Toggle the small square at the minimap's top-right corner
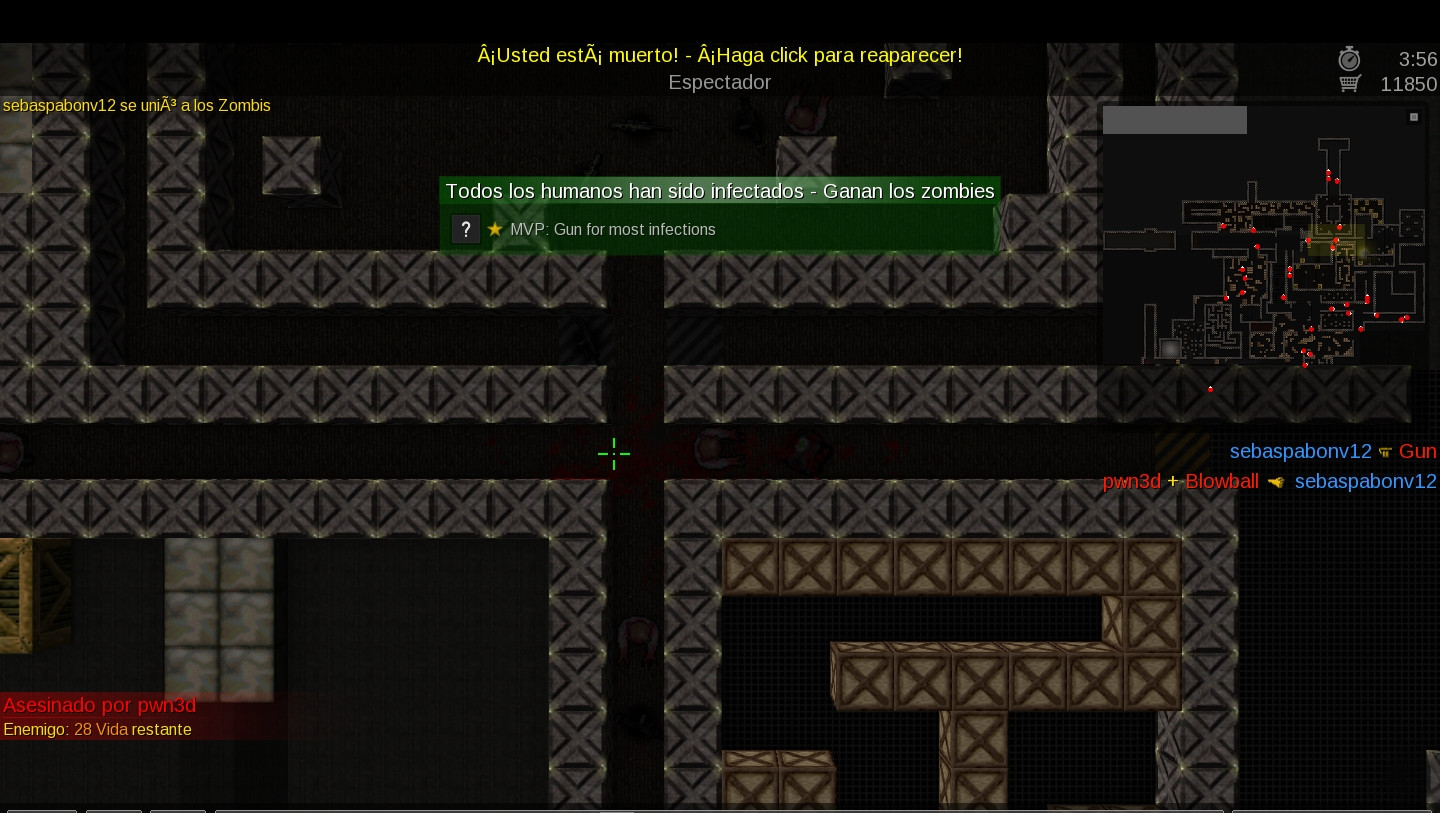 [x=1414, y=117]
